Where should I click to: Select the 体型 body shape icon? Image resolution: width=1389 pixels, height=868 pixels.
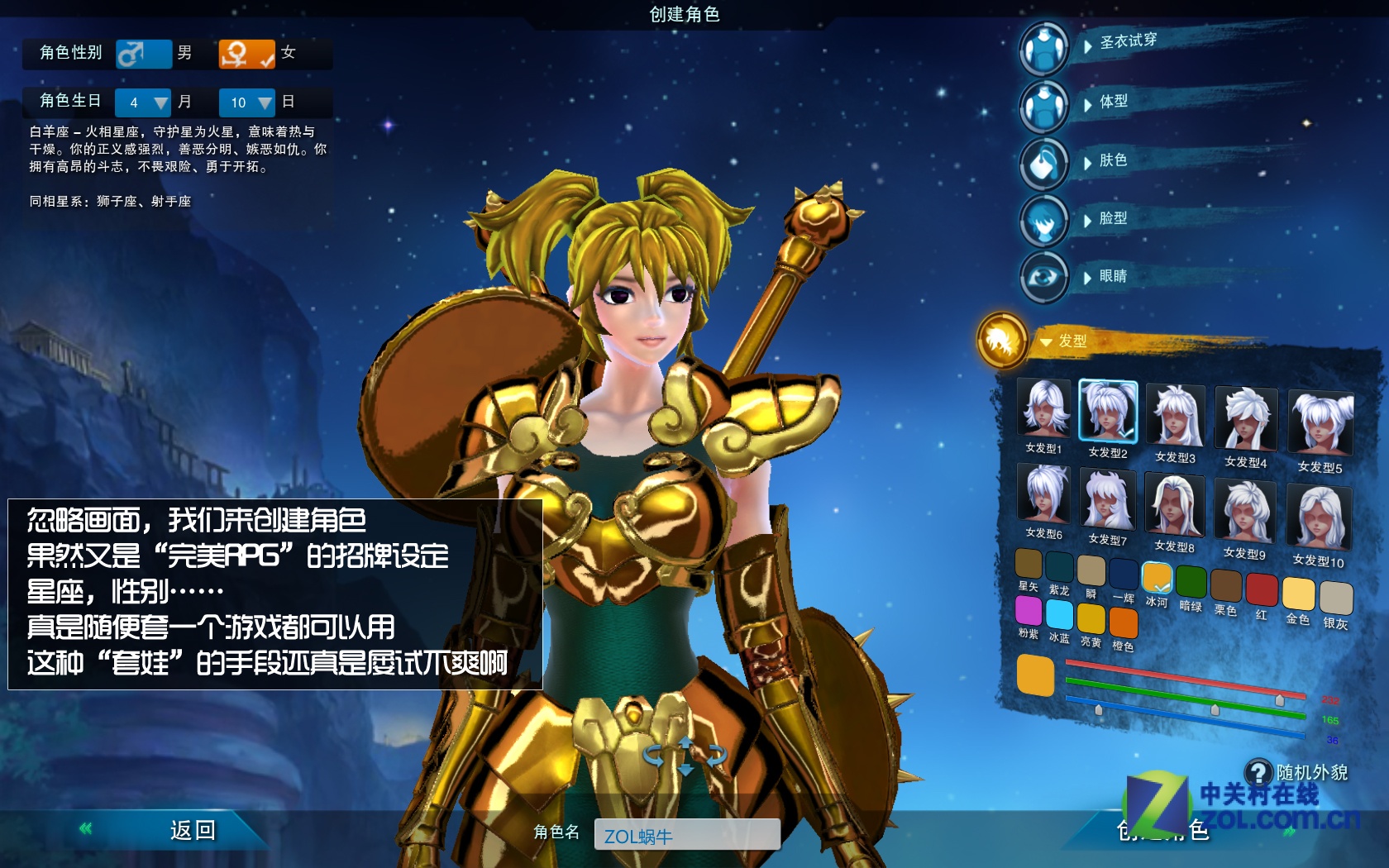1043,106
